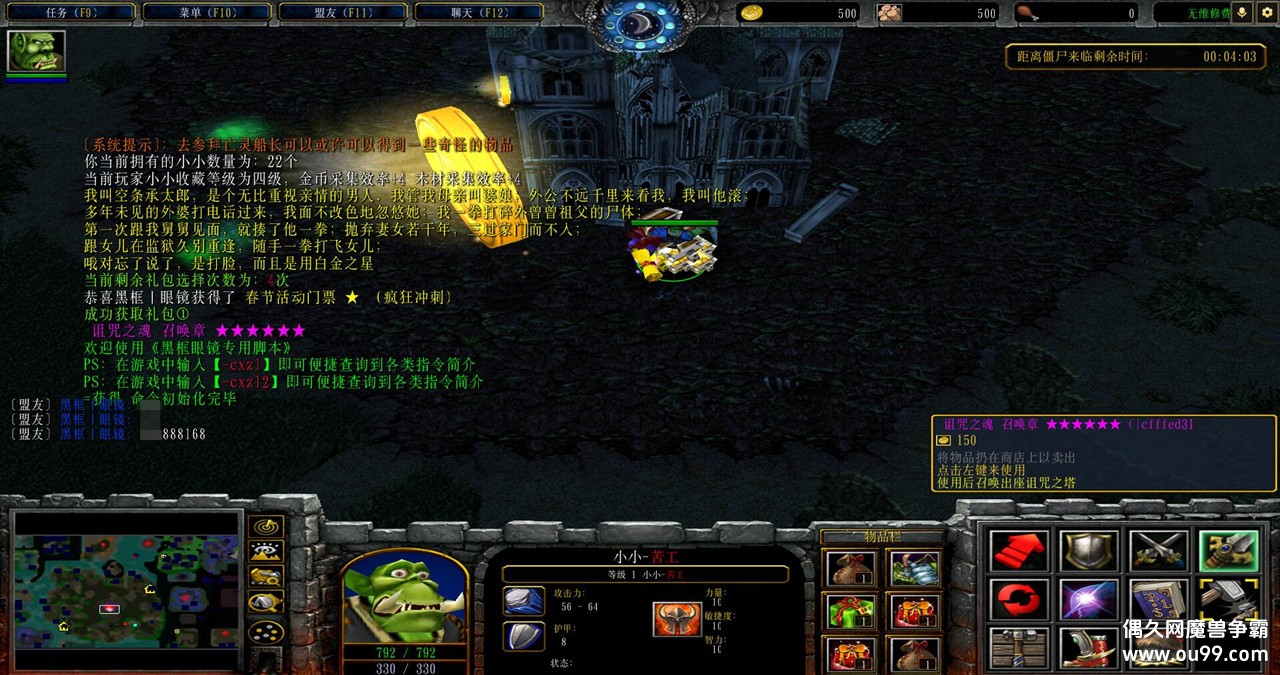Open the blue spellbook ability
The width and height of the screenshot is (1280, 675).
pyautogui.click(x=1158, y=599)
